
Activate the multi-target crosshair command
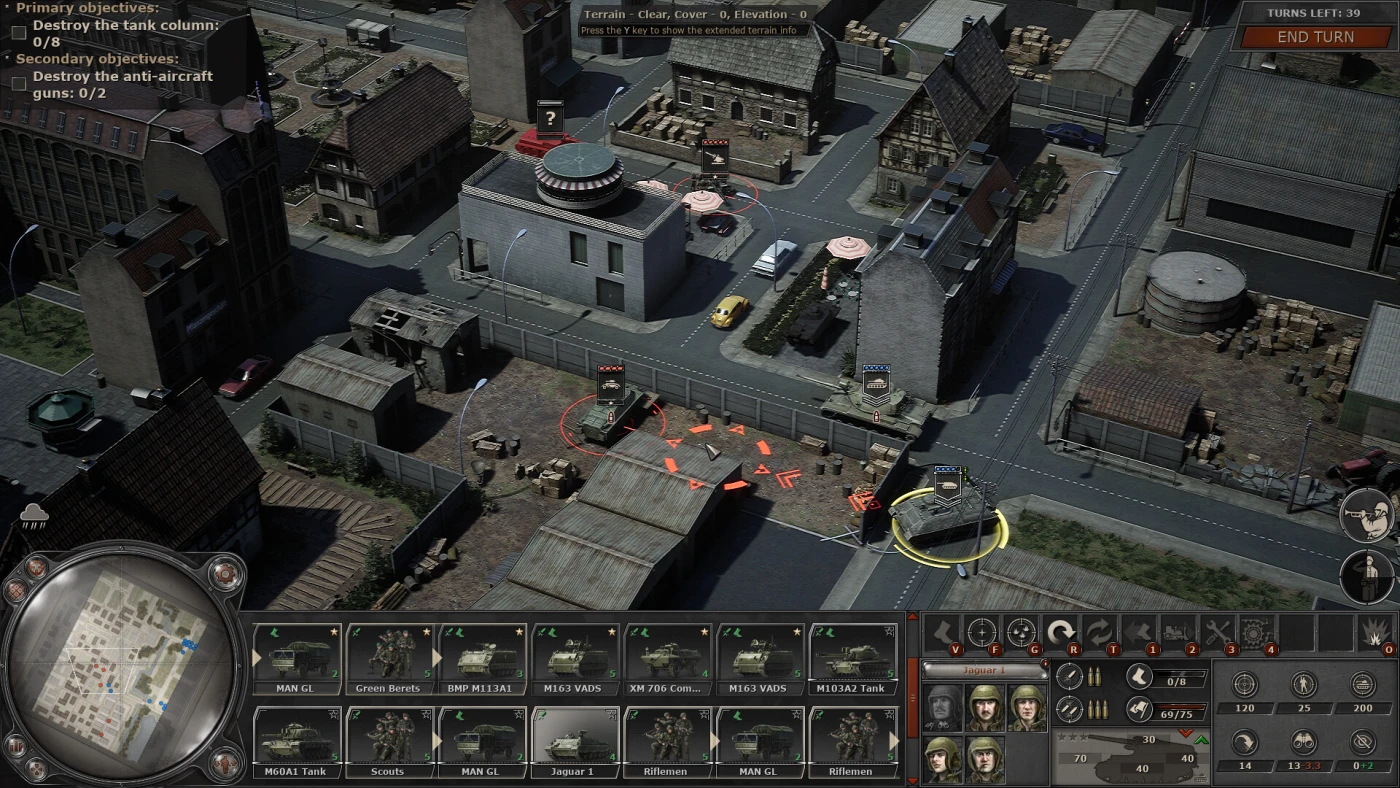click(x=1021, y=632)
